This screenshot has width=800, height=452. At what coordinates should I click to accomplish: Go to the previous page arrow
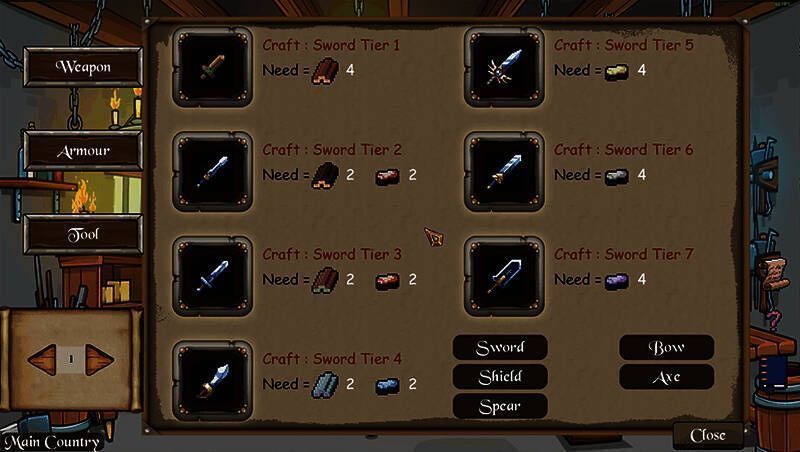click(44, 358)
